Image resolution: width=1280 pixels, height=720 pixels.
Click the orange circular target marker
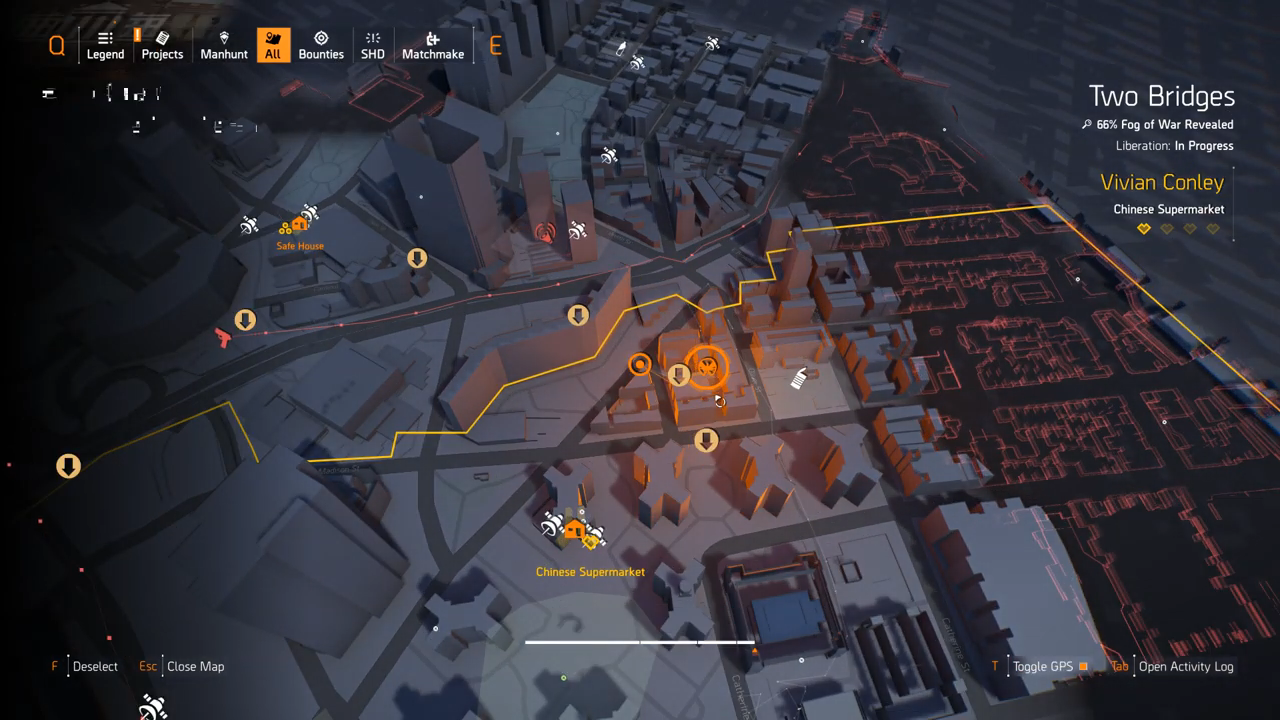click(x=640, y=365)
